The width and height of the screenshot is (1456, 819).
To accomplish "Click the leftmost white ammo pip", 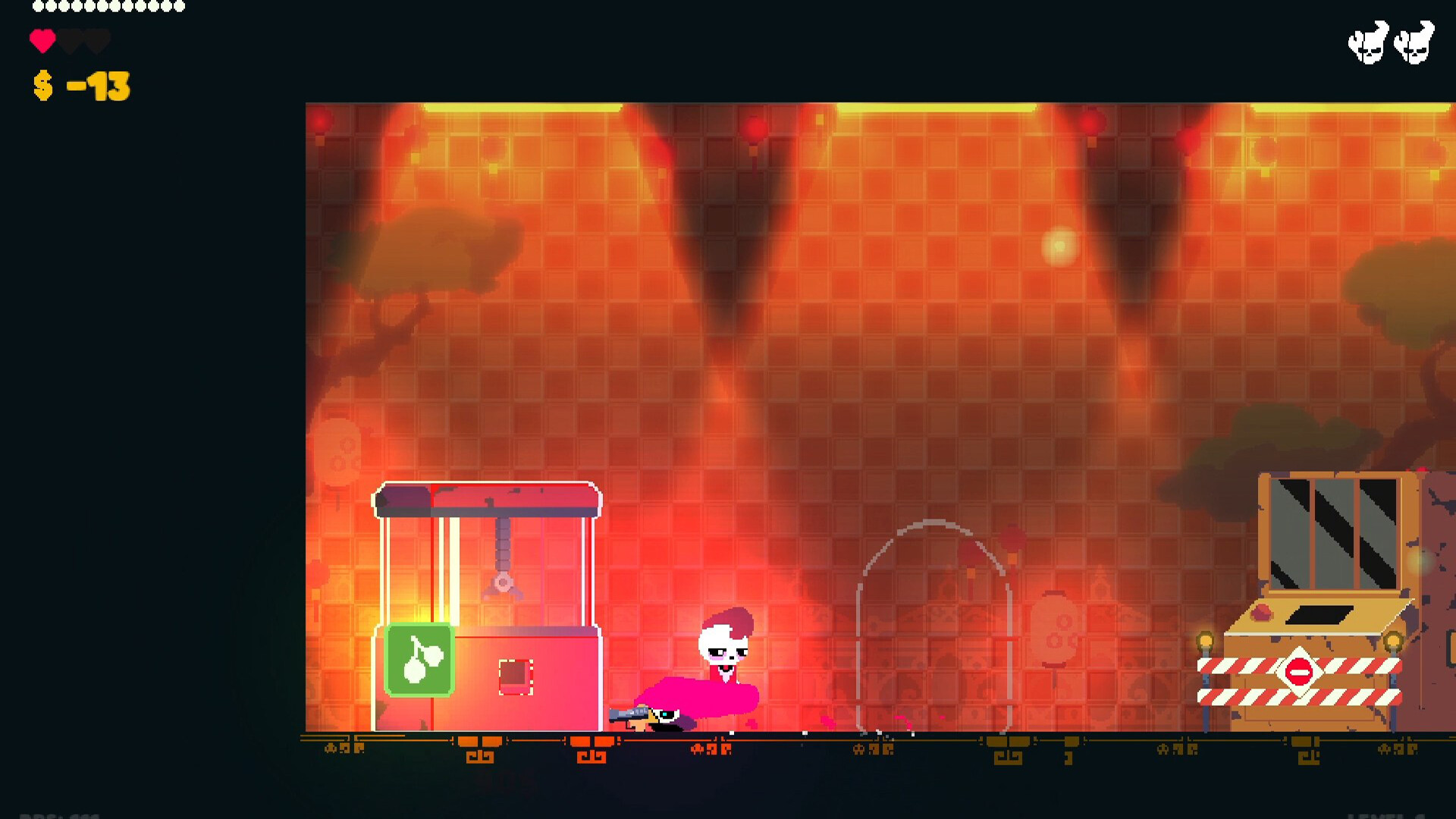I will pyautogui.click(x=38, y=7).
